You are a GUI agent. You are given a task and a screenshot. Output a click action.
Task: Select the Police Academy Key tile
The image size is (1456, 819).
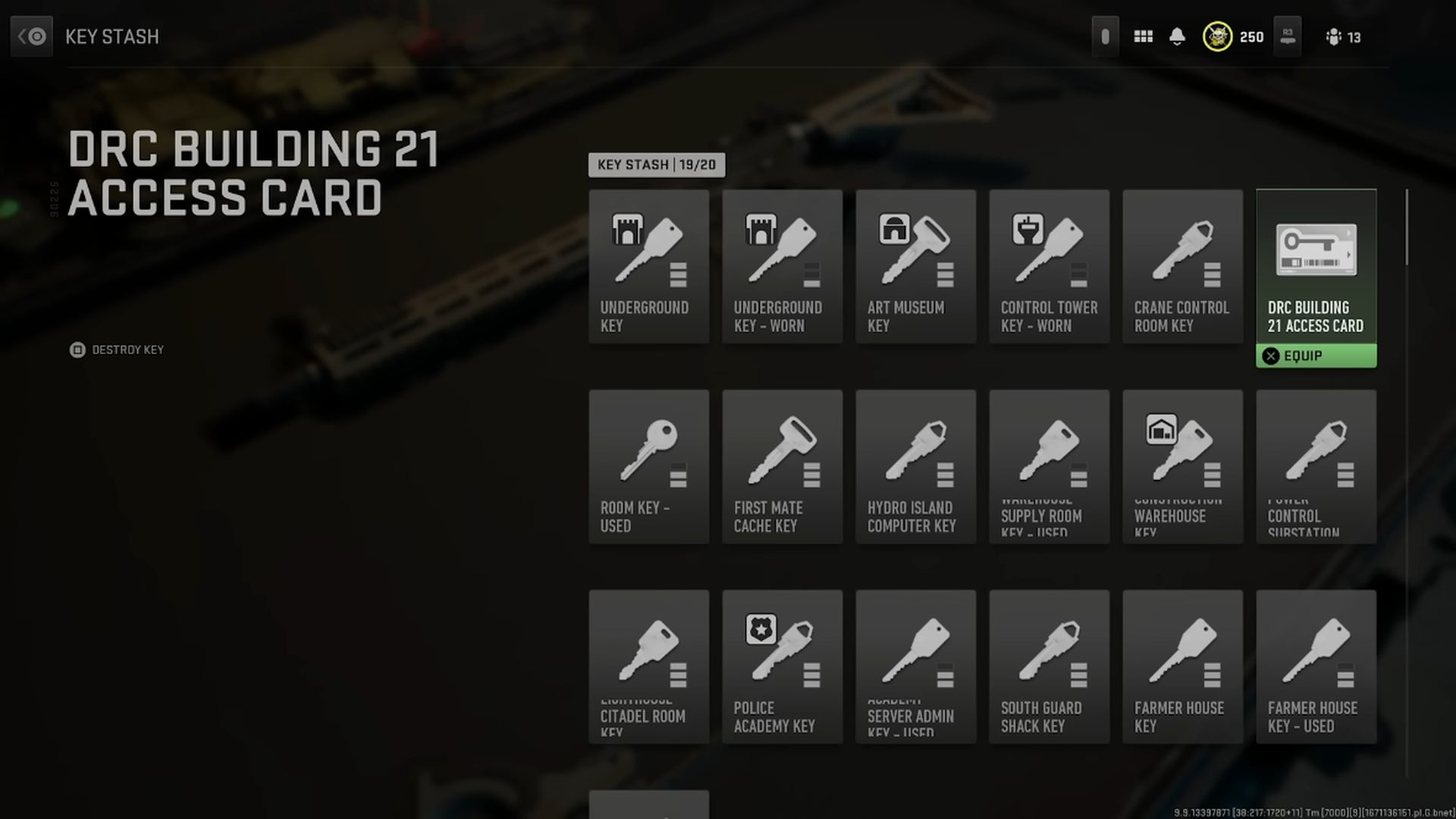[782, 666]
